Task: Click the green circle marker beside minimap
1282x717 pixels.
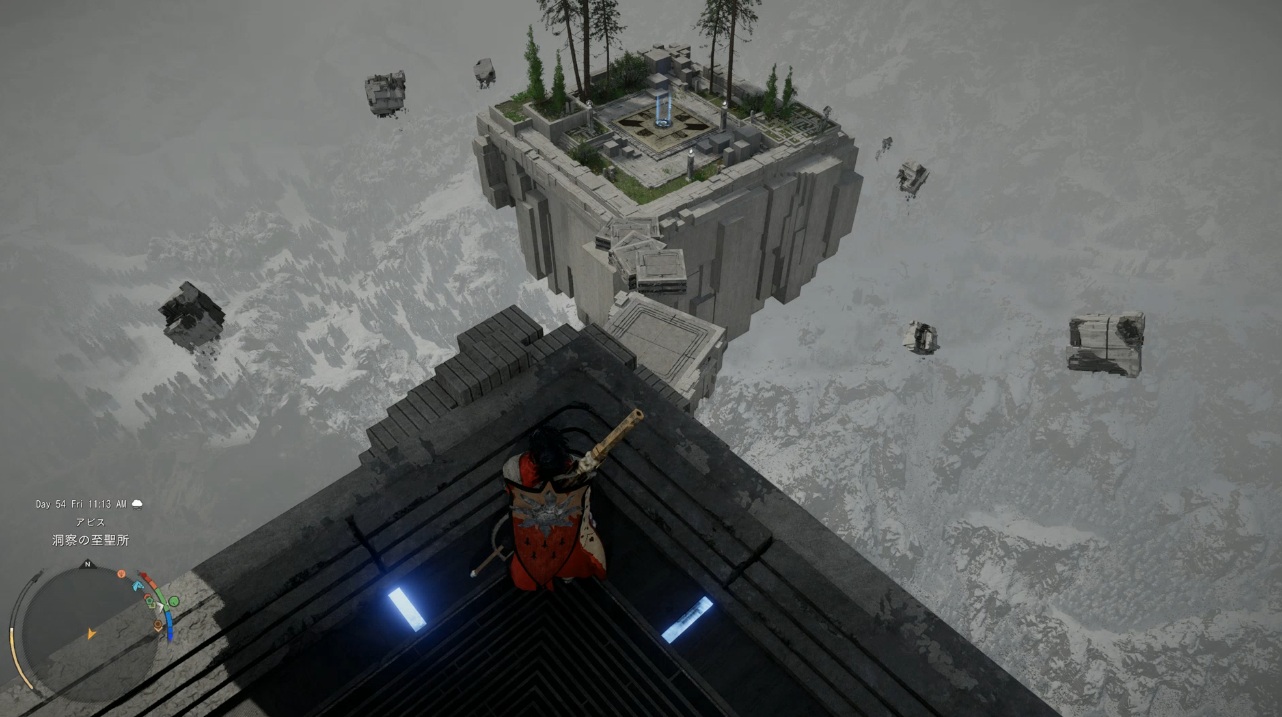Action: (x=173, y=601)
